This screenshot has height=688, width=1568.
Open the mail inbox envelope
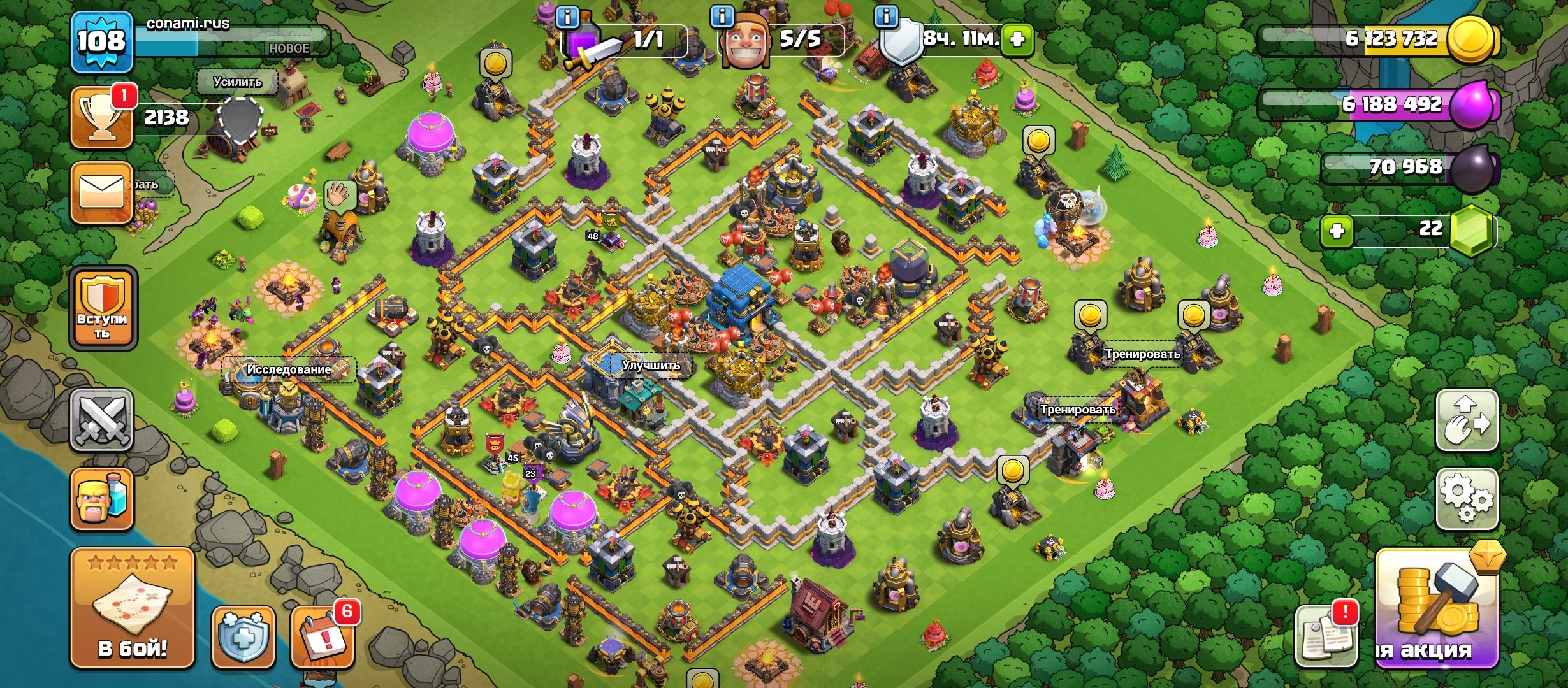pos(102,192)
